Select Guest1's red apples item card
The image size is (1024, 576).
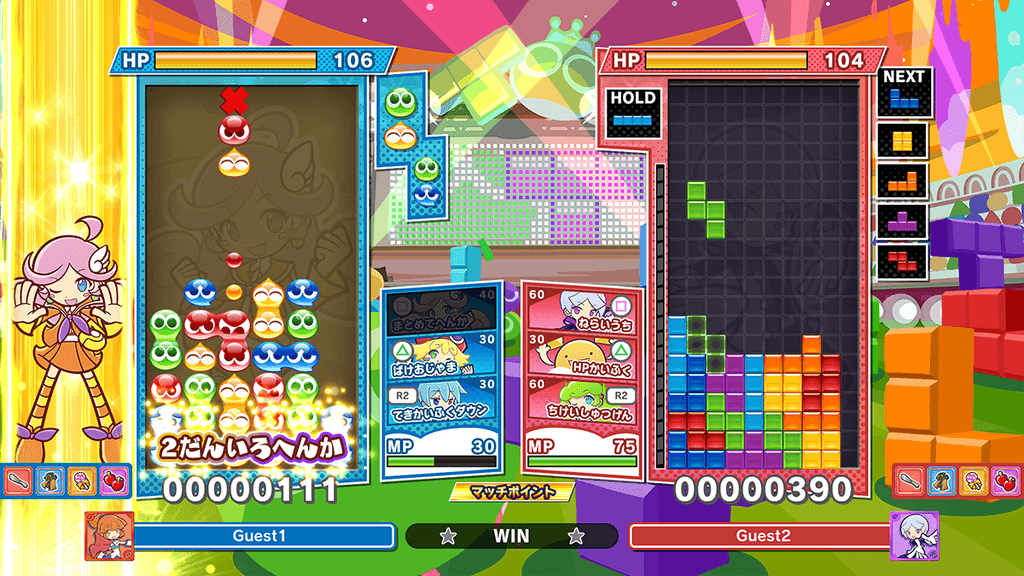pos(113,481)
